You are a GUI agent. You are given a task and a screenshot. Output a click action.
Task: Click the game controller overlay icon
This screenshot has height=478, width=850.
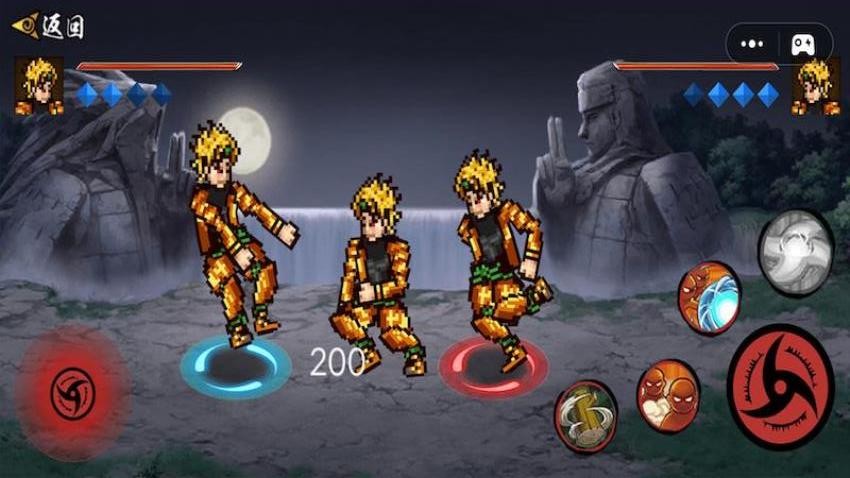[x=803, y=44]
